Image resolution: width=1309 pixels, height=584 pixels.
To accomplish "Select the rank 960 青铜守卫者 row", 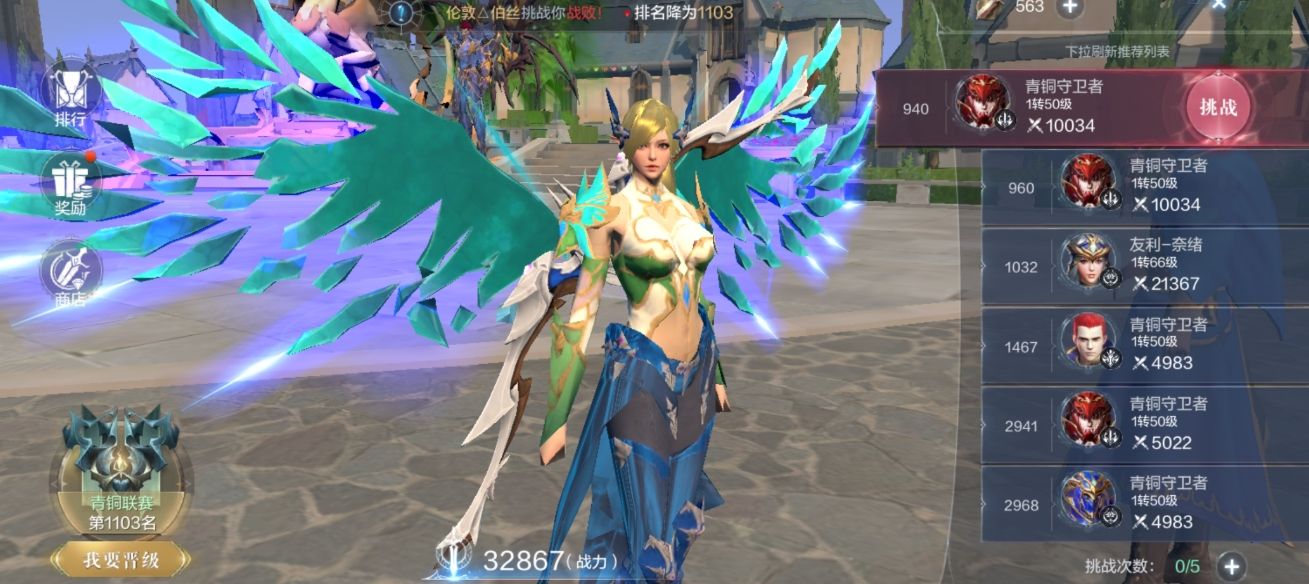I will click(1130, 187).
